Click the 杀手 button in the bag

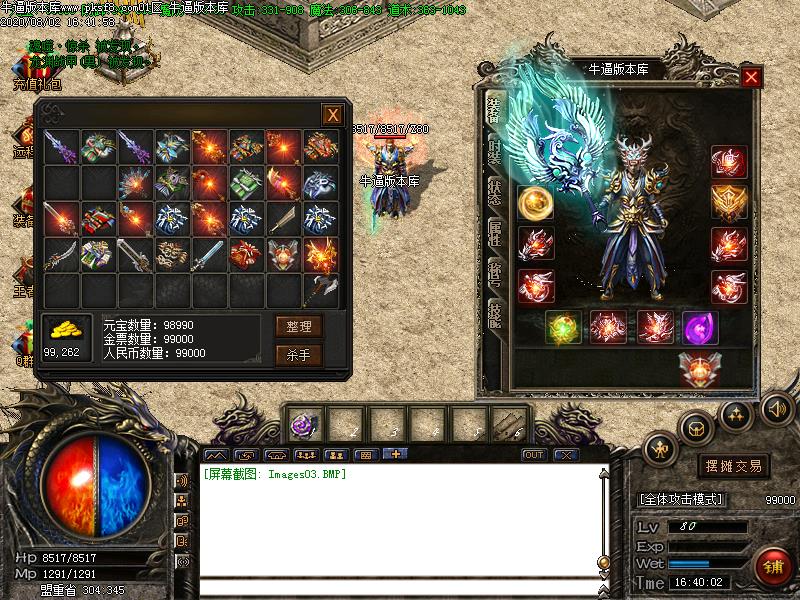299,354
